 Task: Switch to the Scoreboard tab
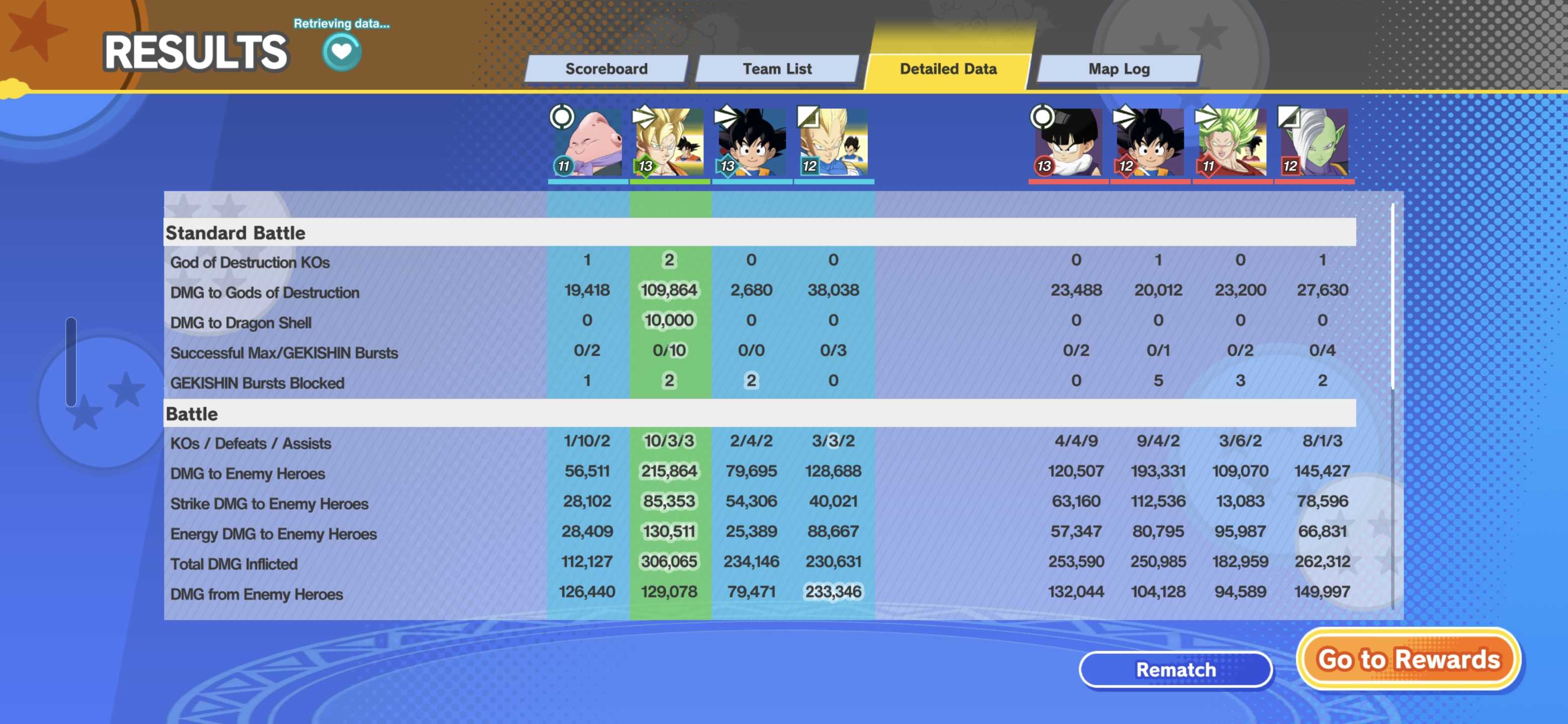tap(606, 69)
